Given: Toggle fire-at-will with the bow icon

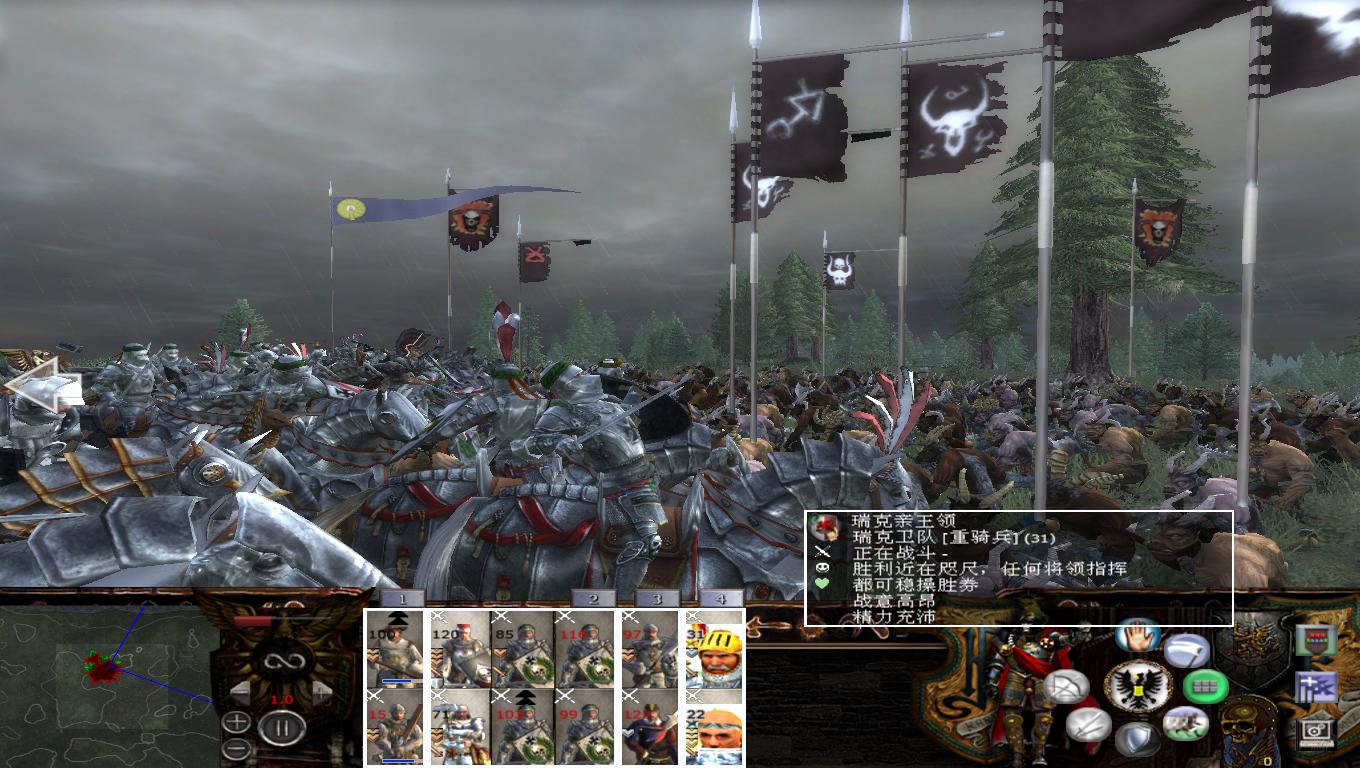Looking at the screenshot, I should click(x=1066, y=687).
